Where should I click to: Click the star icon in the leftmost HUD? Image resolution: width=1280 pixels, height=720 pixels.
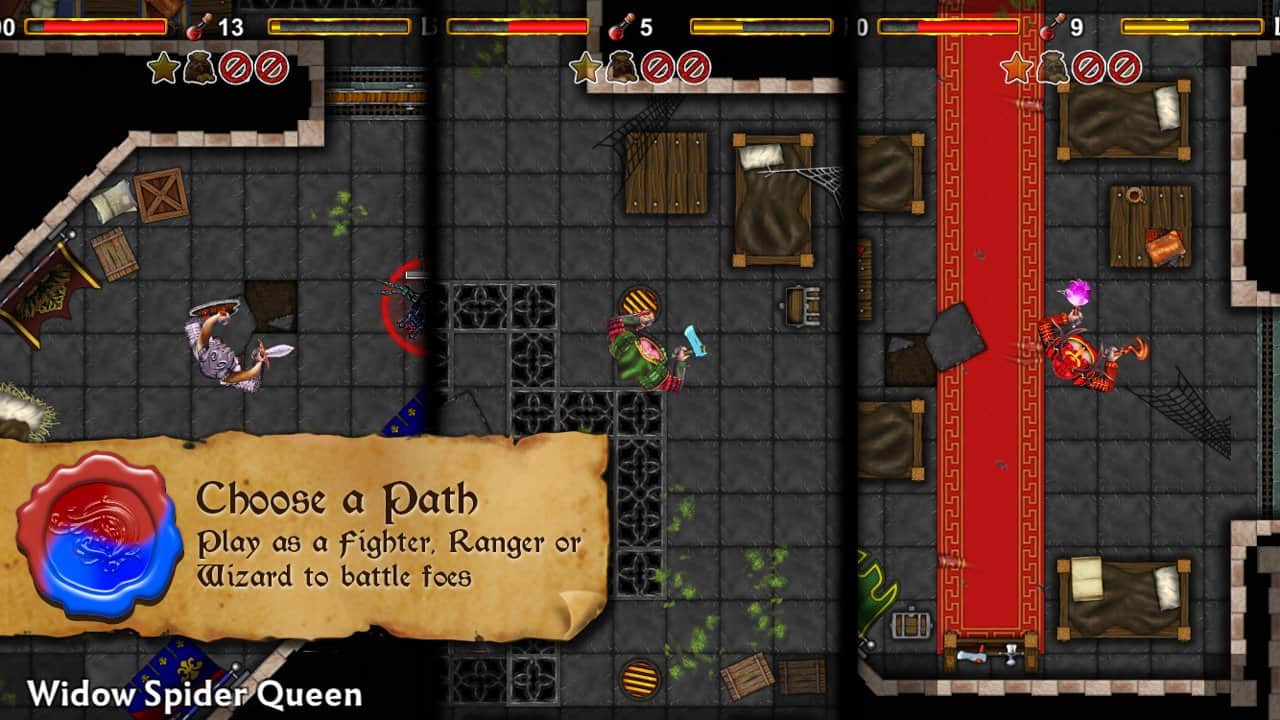coord(164,66)
